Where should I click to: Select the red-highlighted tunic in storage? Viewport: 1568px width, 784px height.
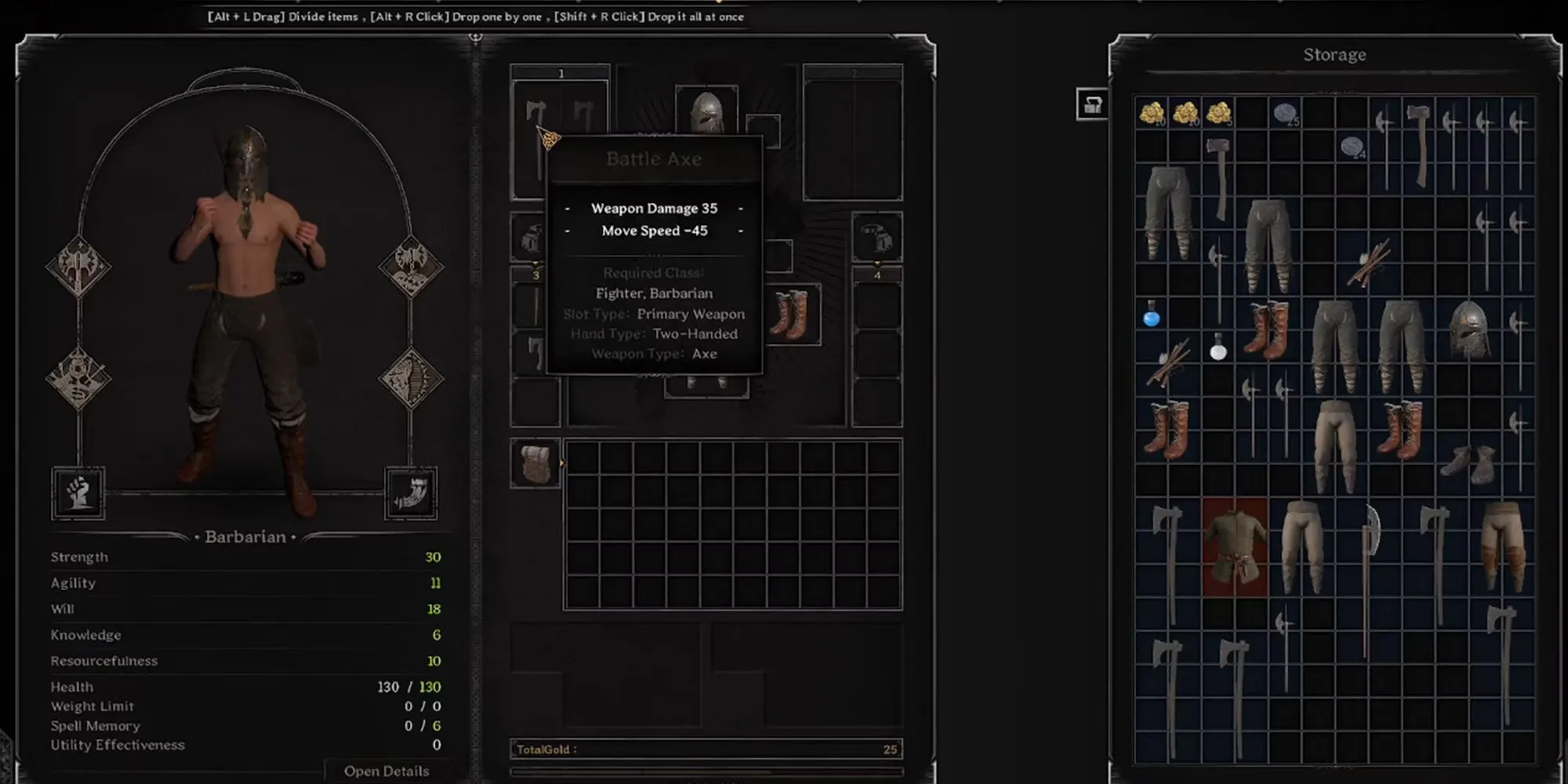pos(1235,547)
